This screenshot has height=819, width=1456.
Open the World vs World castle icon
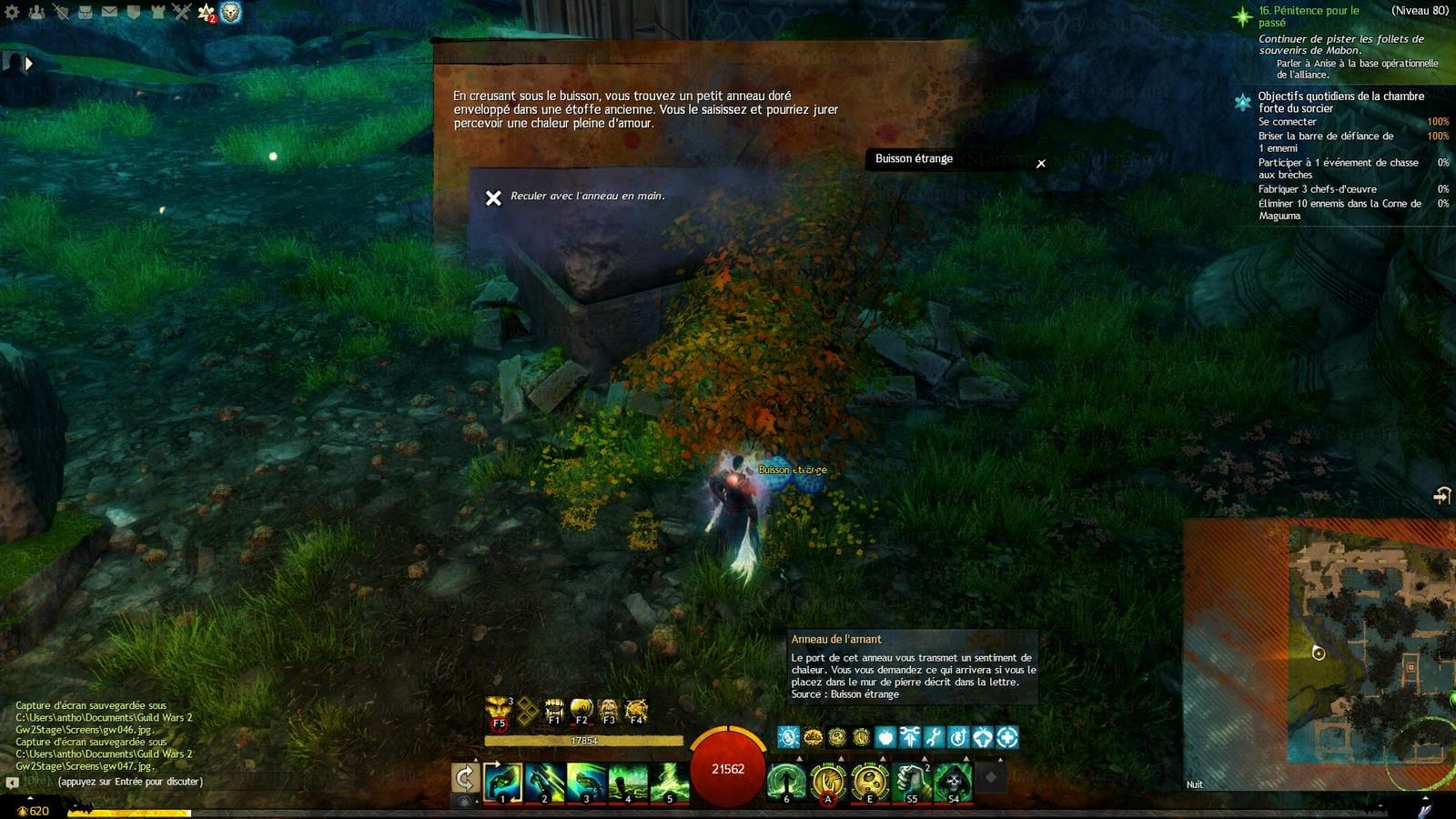click(x=157, y=12)
